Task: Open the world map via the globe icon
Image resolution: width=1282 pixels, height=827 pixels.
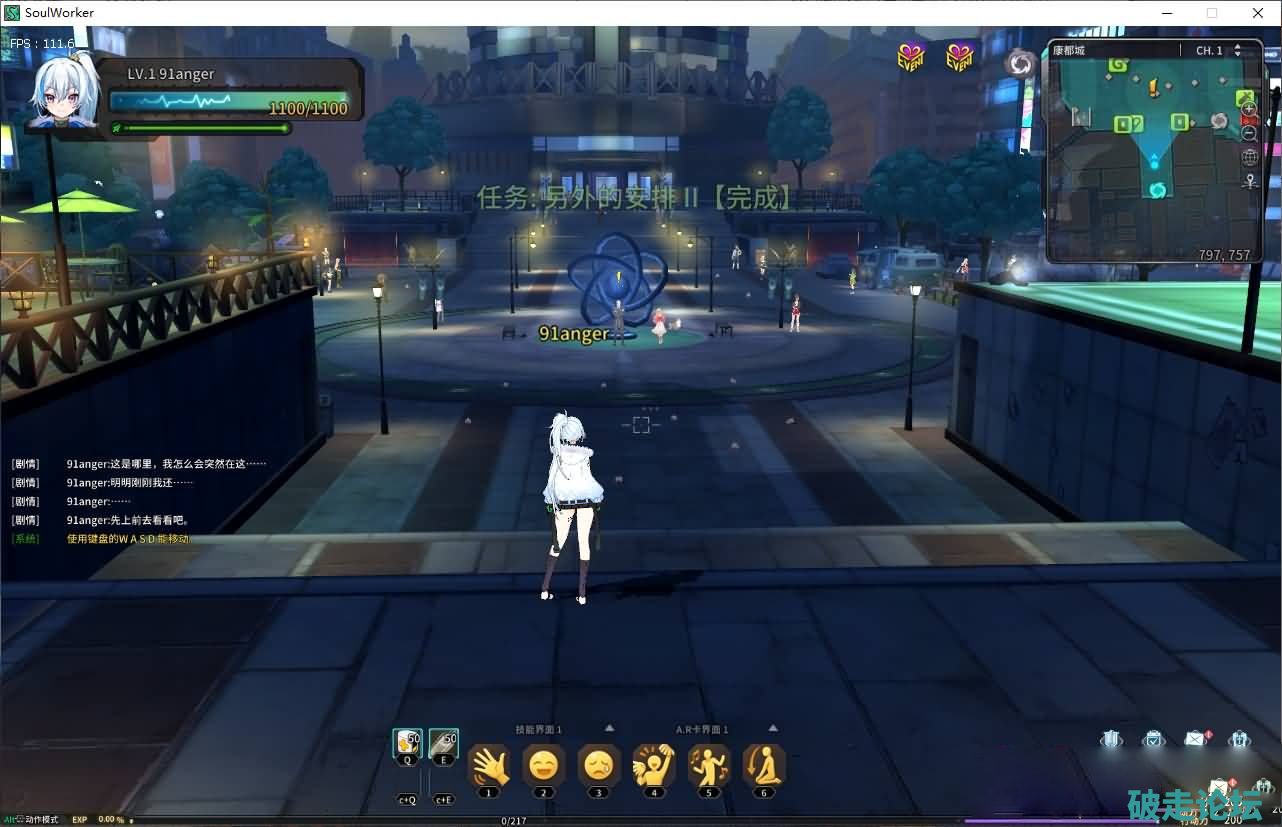Action: (1249, 157)
